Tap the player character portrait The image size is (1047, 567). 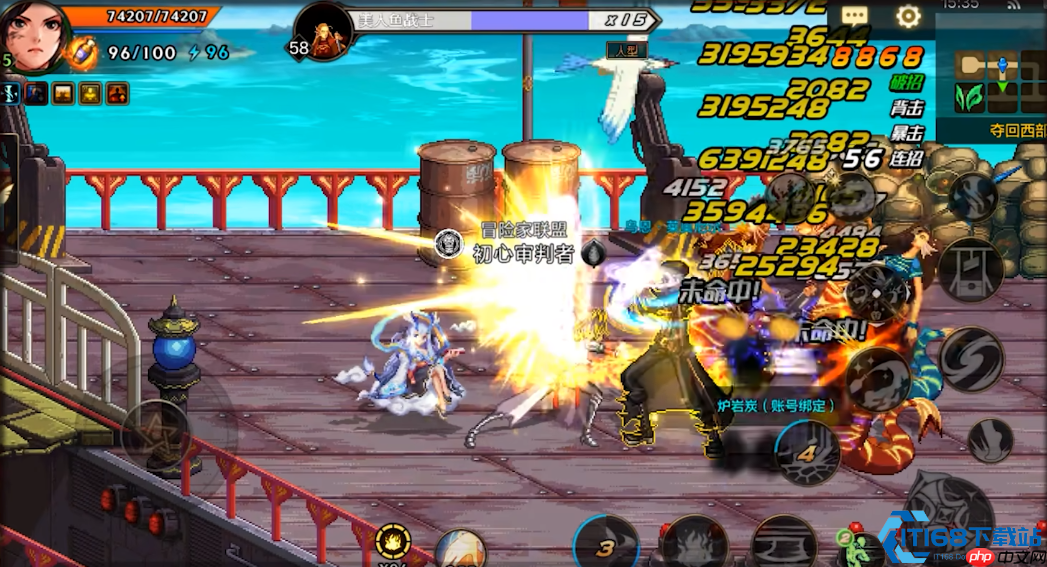click(33, 34)
